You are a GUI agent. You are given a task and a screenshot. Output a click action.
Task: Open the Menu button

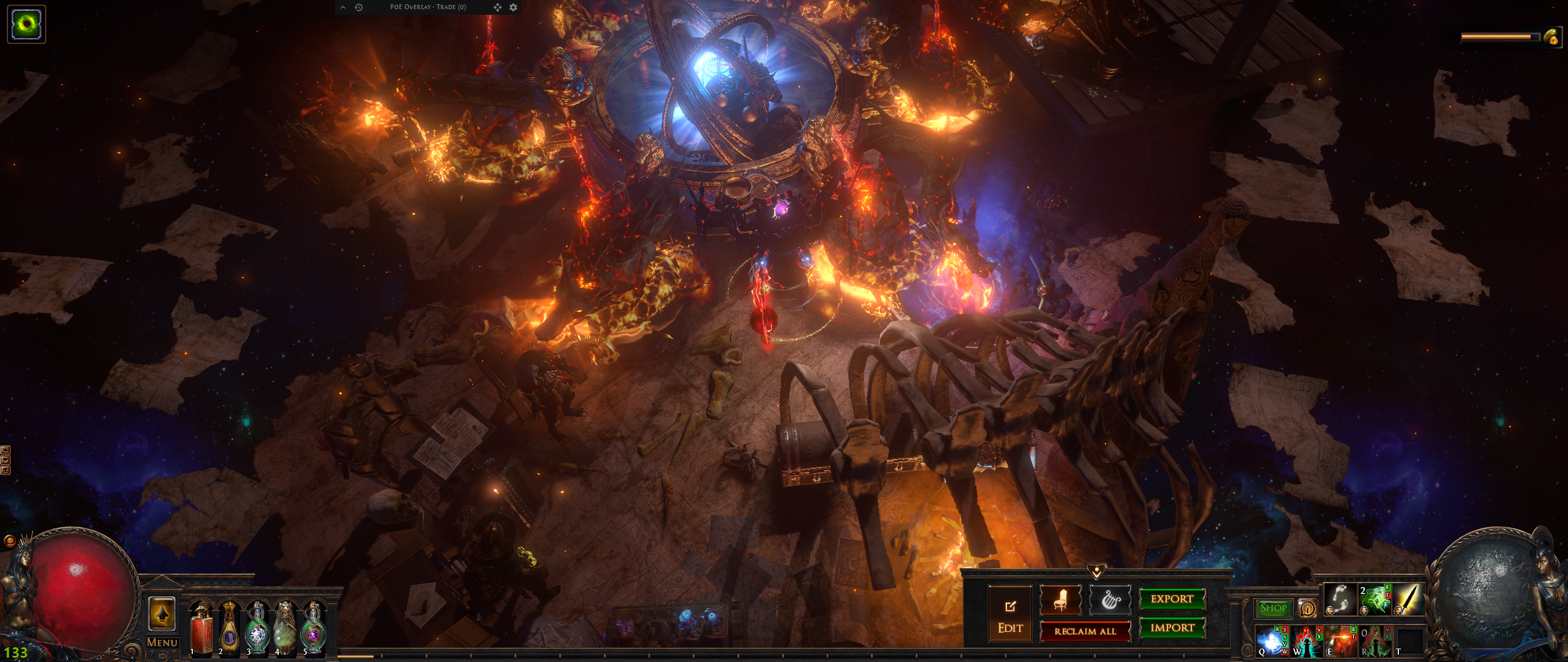coord(162,642)
